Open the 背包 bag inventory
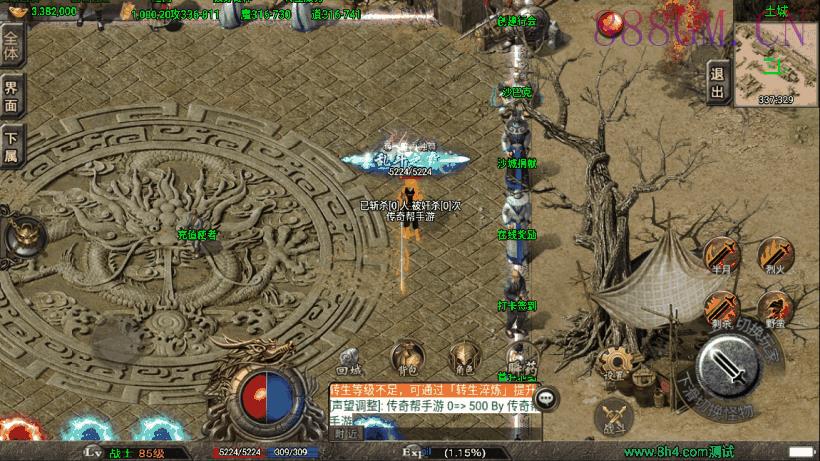The image size is (820, 461). 406,358
